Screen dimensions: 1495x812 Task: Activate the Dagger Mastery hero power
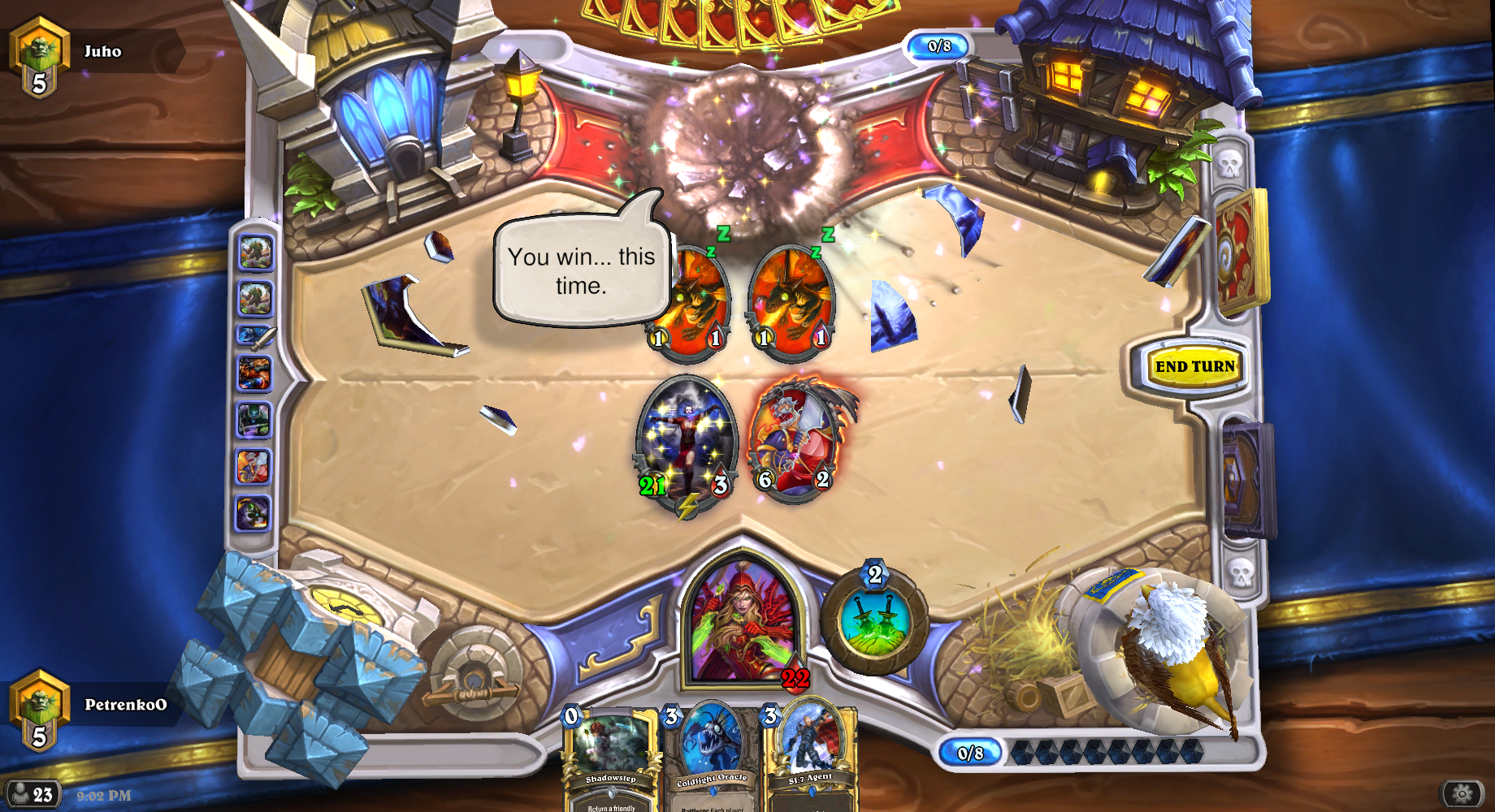pos(874,622)
